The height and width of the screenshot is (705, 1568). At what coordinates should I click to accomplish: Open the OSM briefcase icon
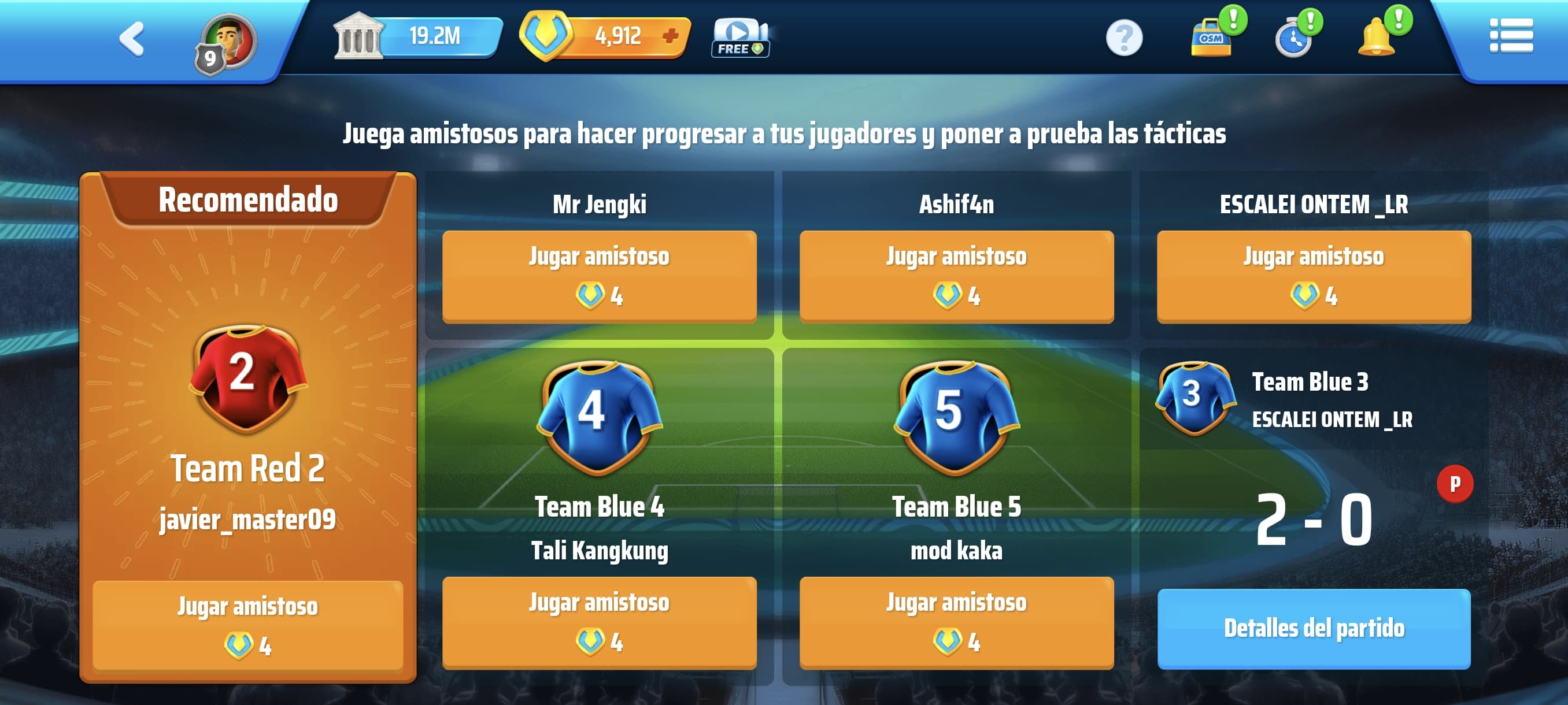pyautogui.click(x=1211, y=38)
